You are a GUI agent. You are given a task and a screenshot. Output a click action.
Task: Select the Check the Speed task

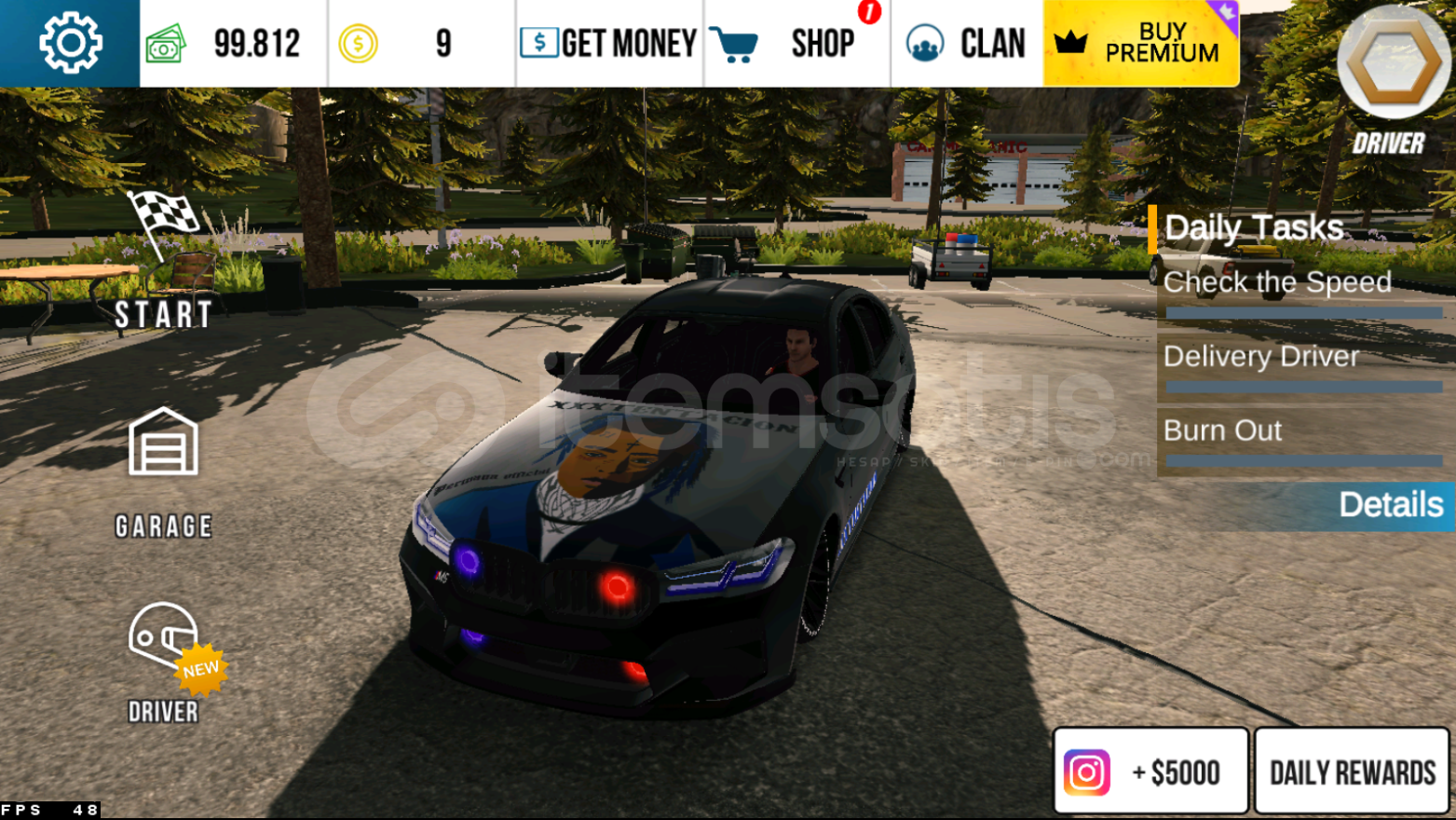(1277, 283)
